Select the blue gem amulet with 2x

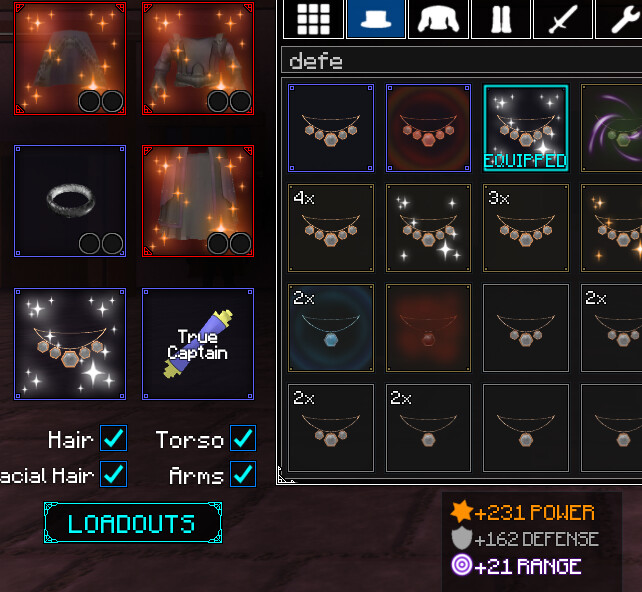coord(331,328)
